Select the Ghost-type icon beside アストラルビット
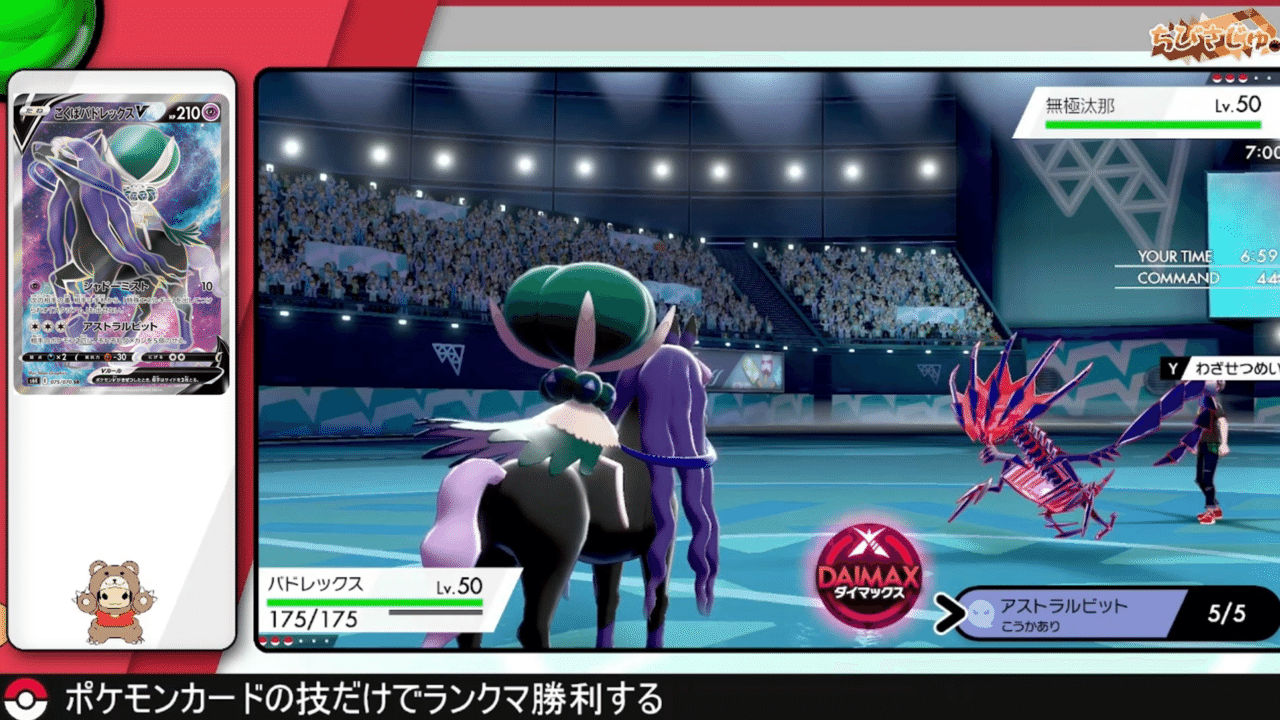 [x=982, y=612]
